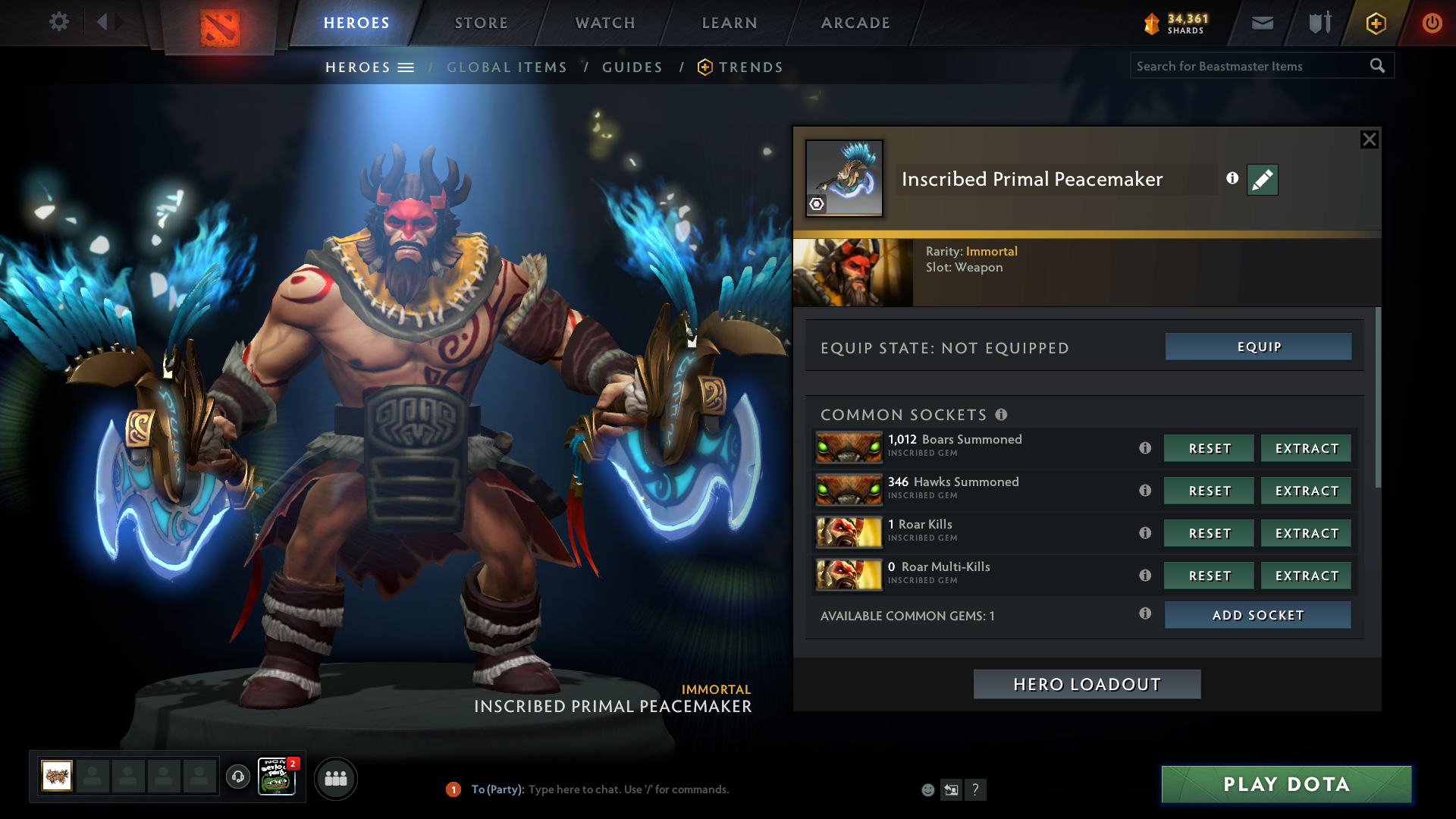Rename item with the pencil button
This screenshot has height=819, width=1456.
coord(1262,180)
